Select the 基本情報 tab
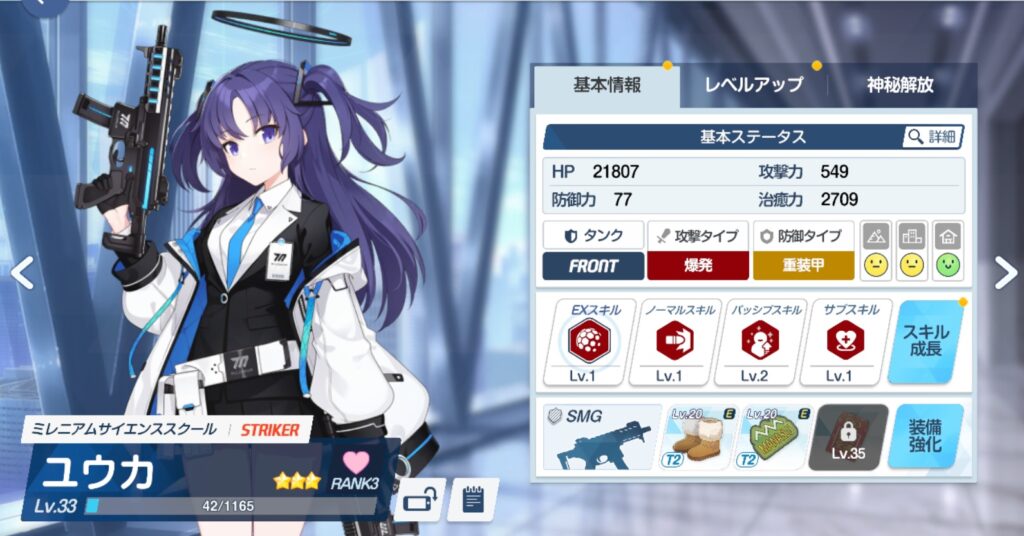This screenshot has height=536, width=1024. [x=608, y=85]
